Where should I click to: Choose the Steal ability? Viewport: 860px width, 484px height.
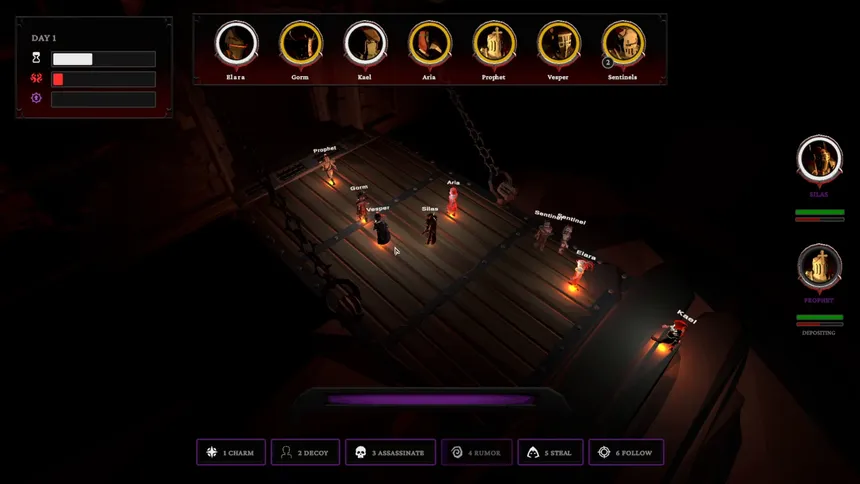[550, 453]
